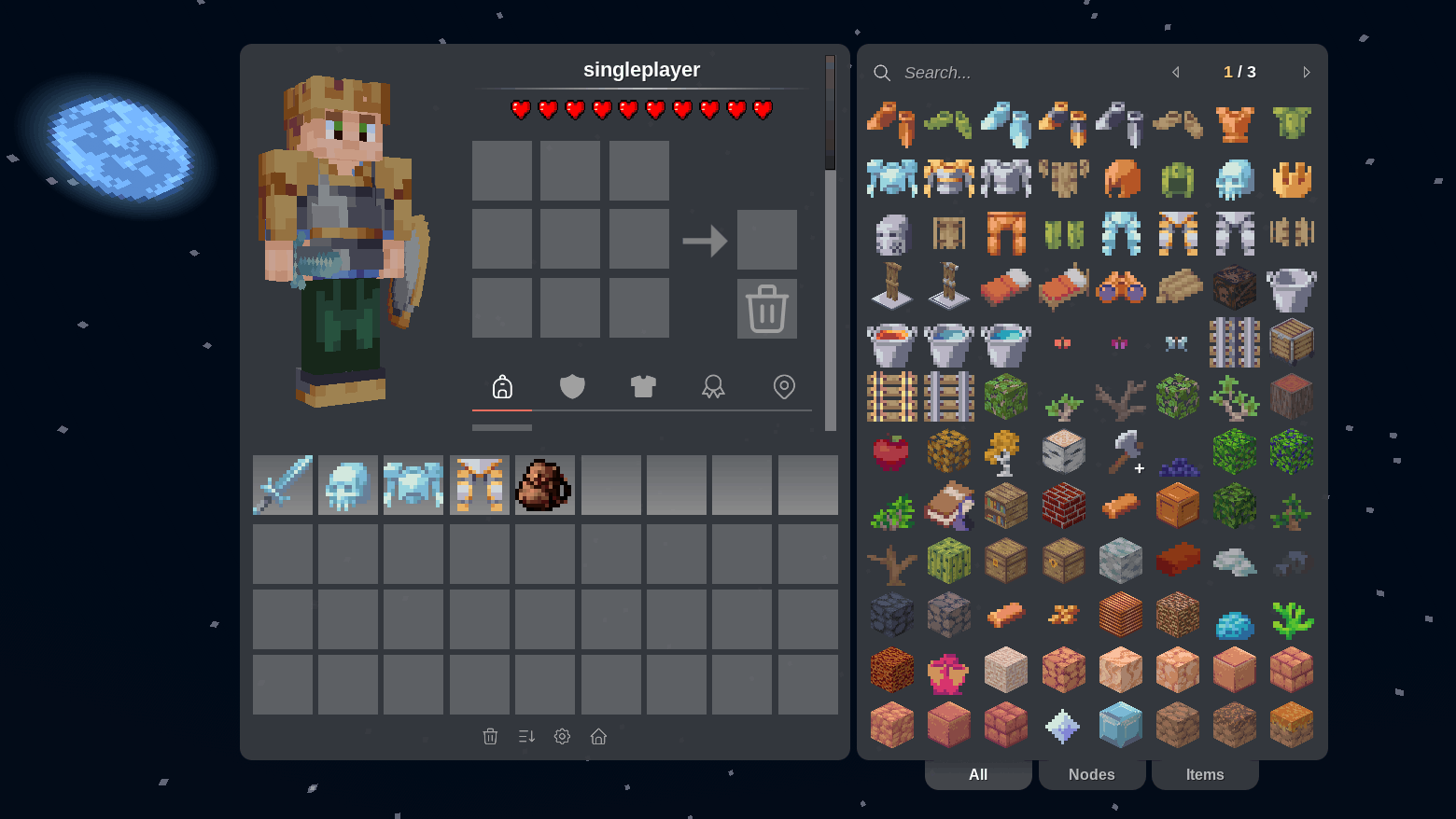Select the gold crown item

pos(1292,179)
